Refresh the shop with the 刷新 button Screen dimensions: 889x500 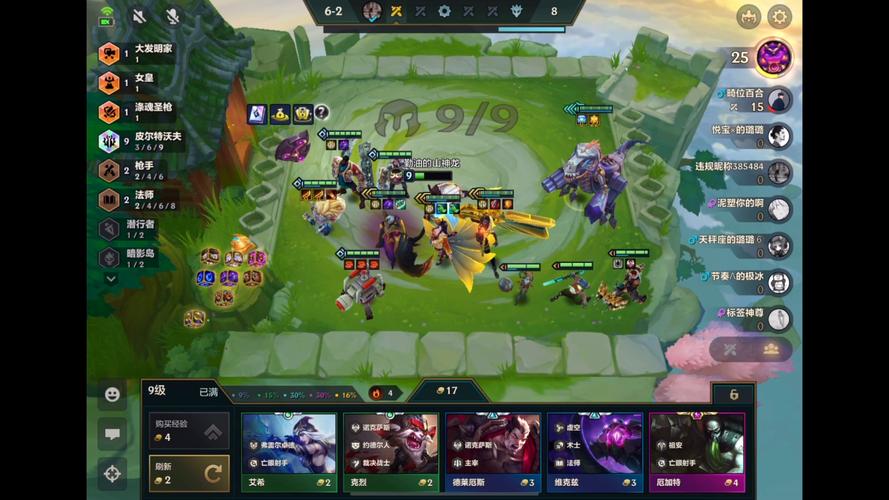pyautogui.click(x=188, y=473)
